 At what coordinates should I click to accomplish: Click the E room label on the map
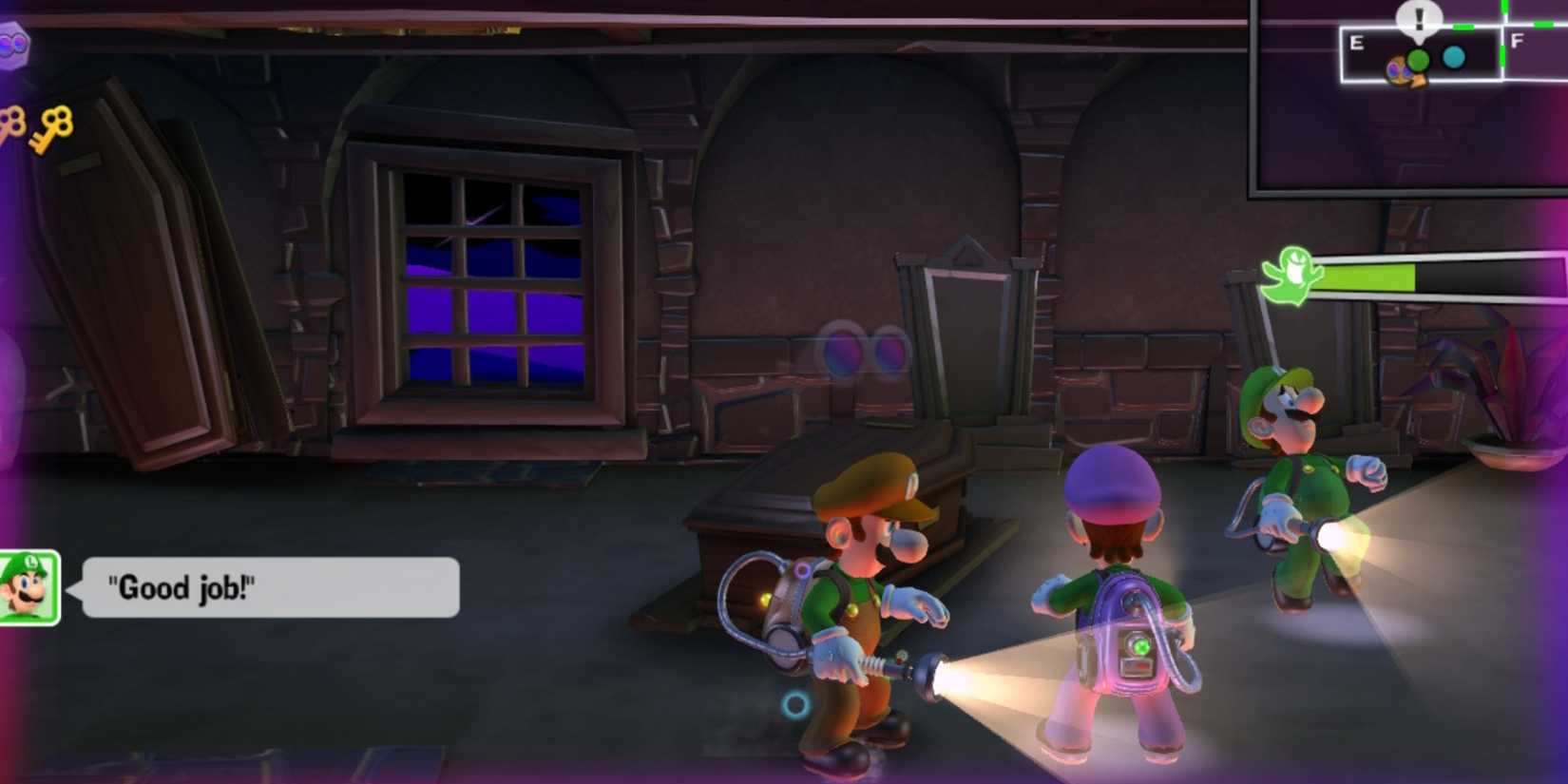click(x=1357, y=42)
